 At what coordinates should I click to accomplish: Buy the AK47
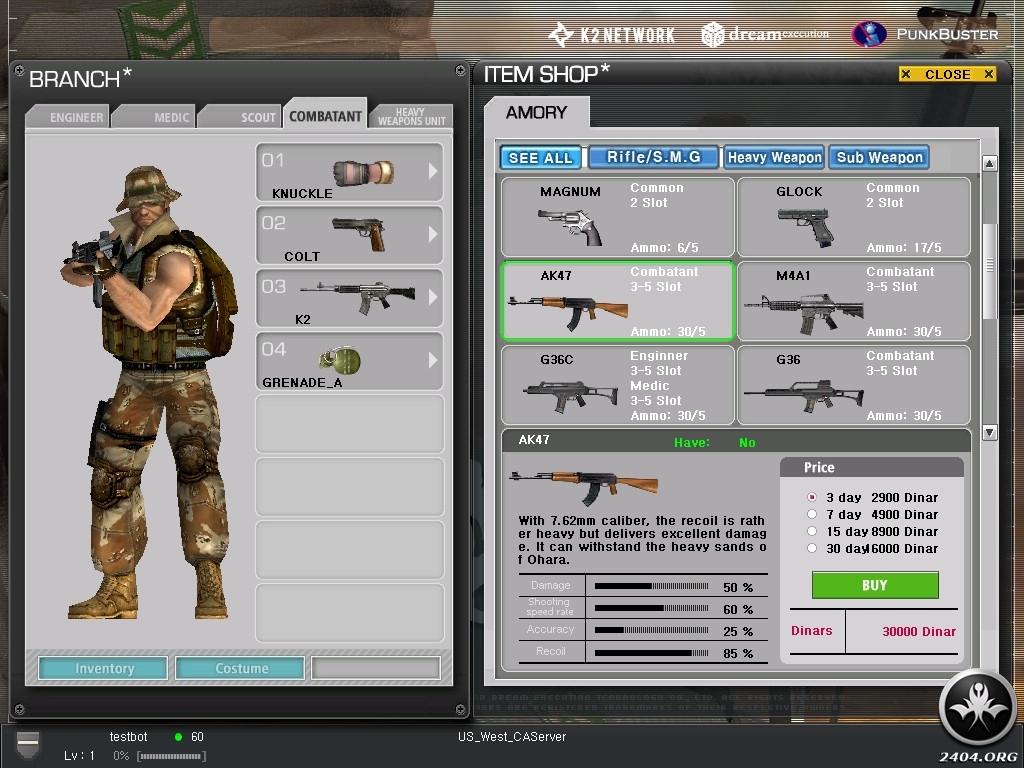[874, 585]
